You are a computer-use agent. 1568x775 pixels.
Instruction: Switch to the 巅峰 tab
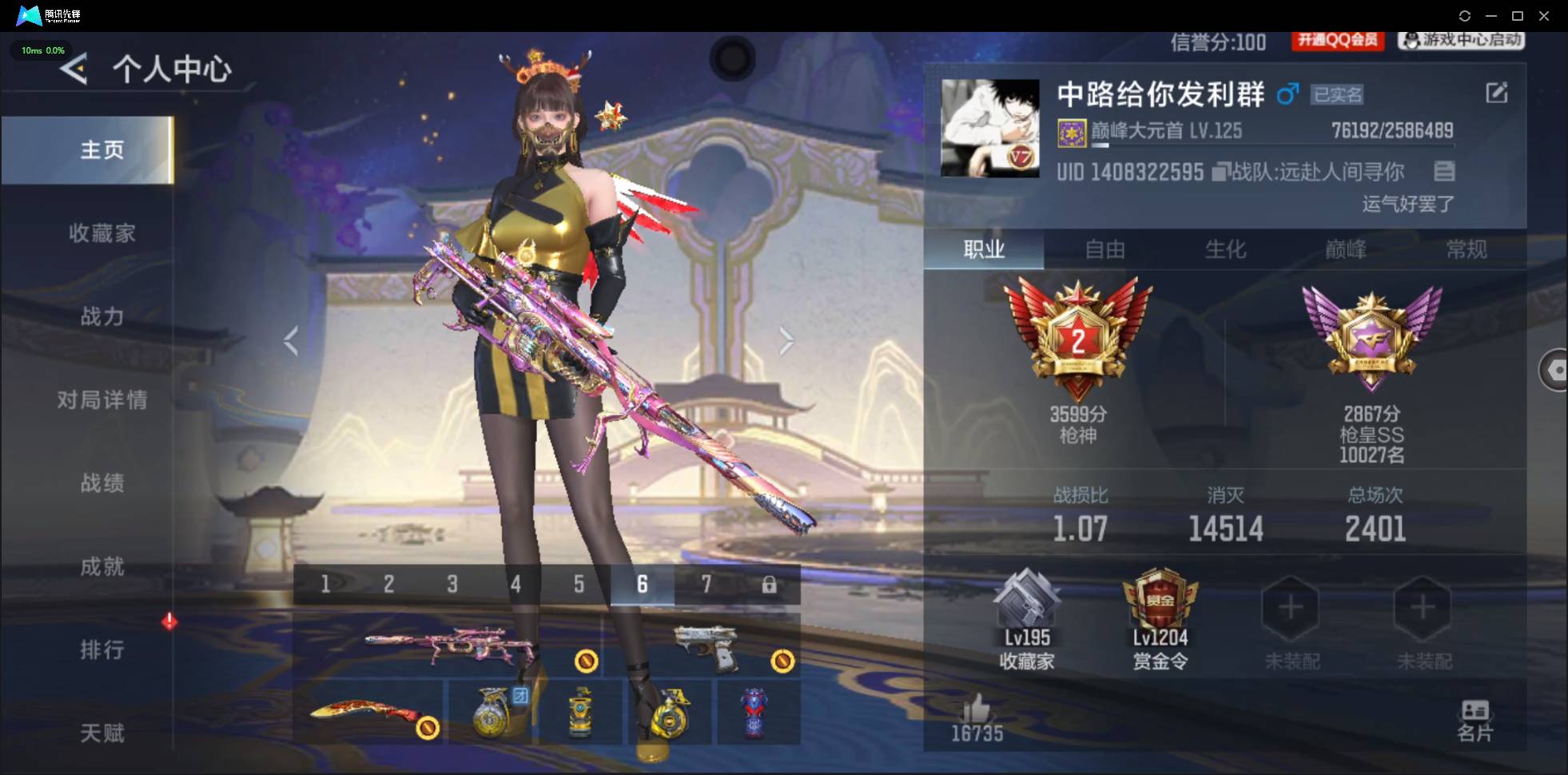(x=1345, y=249)
